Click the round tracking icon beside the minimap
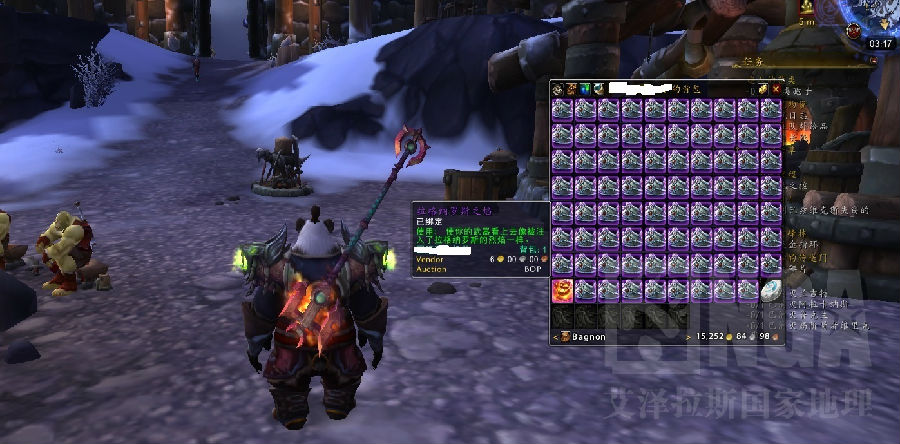The height and width of the screenshot is (444, 900). coord(853,31)
